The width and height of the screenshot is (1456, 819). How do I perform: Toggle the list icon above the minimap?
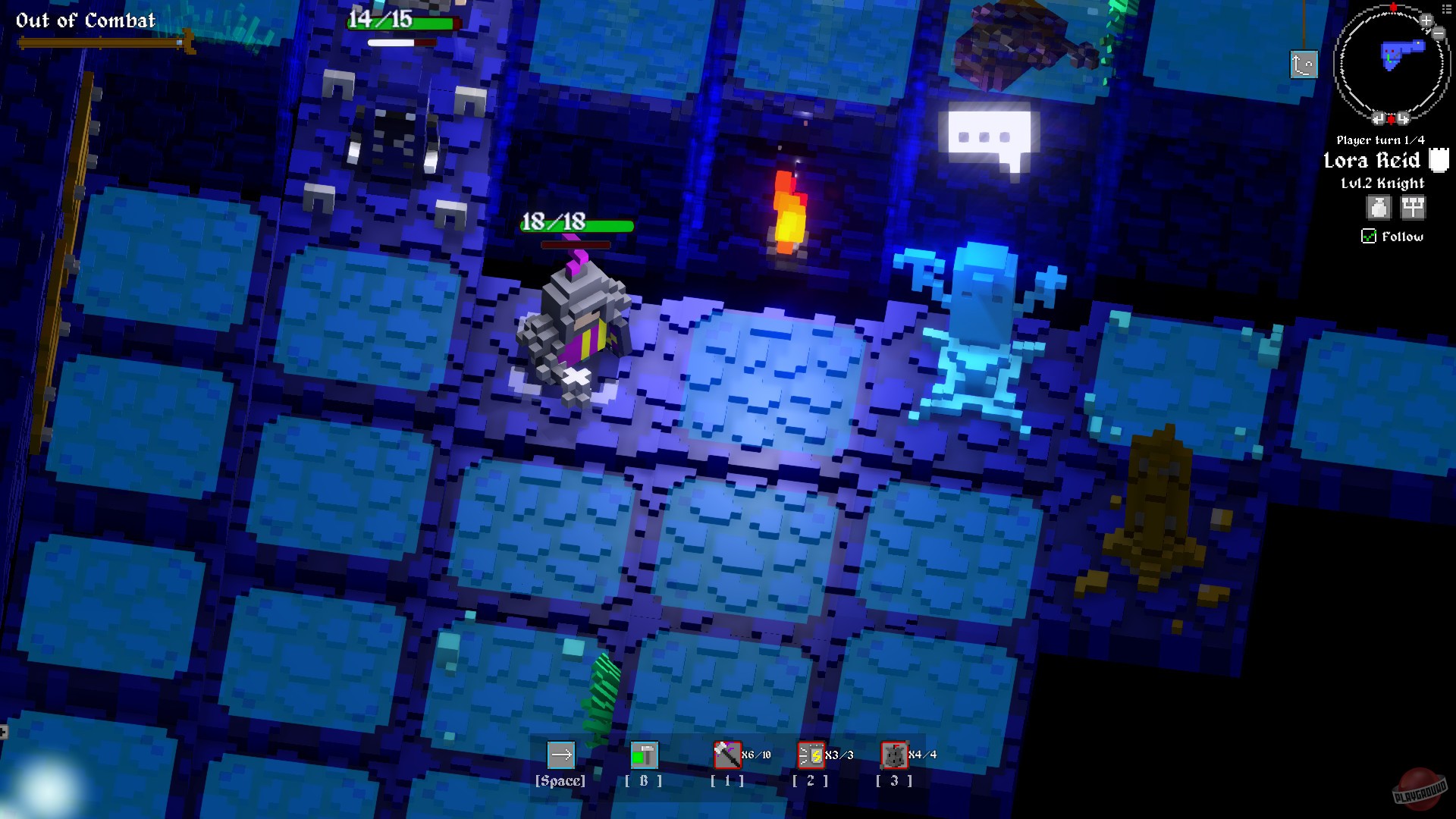(1446, 10)
